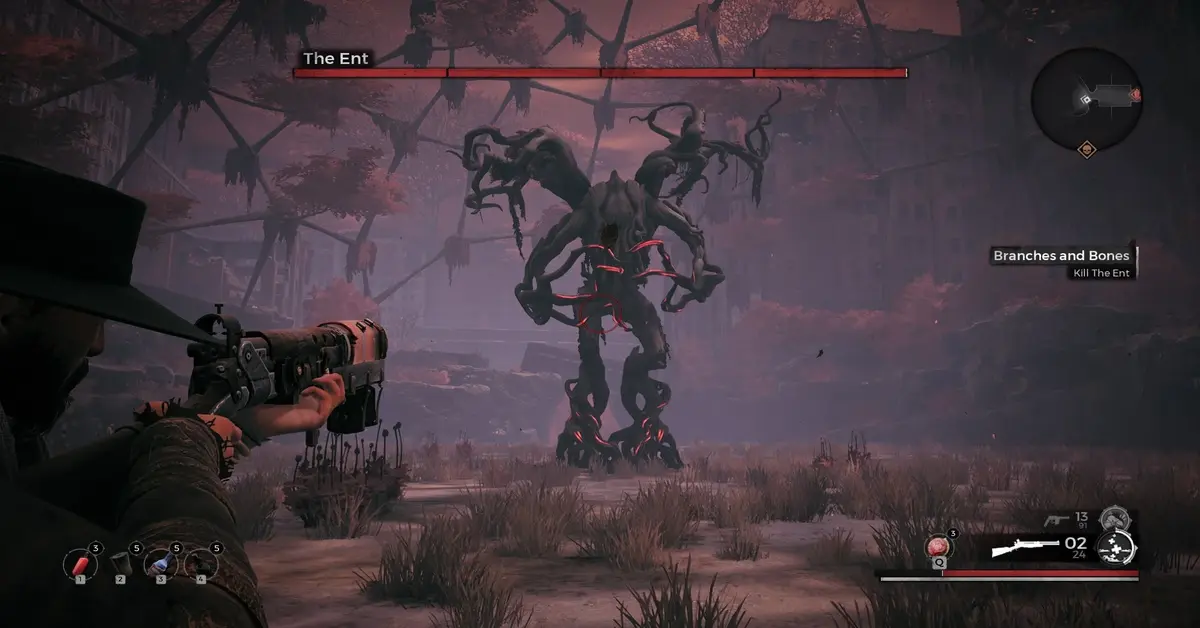Screen dimensions: 1200x628
Task: Use the blue bottle consumable in slot 3
Action: [x=161, y=562]
